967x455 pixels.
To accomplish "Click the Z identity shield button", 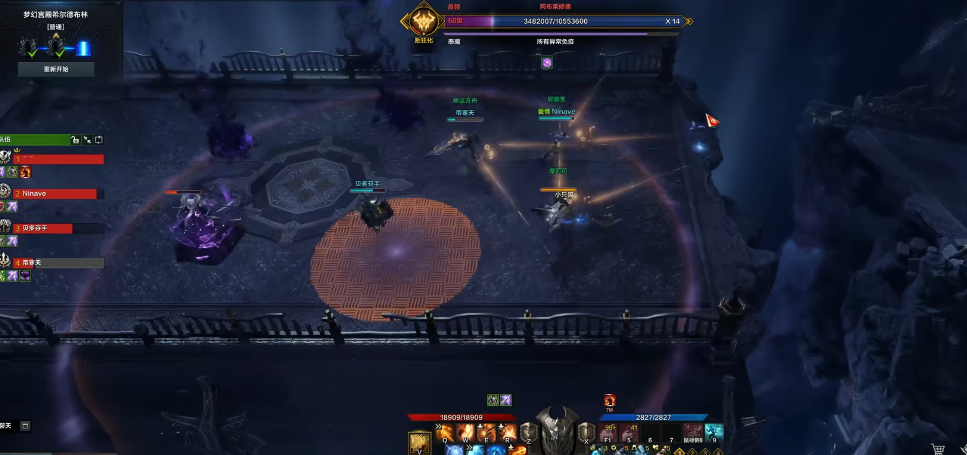I will click(530, 431).
